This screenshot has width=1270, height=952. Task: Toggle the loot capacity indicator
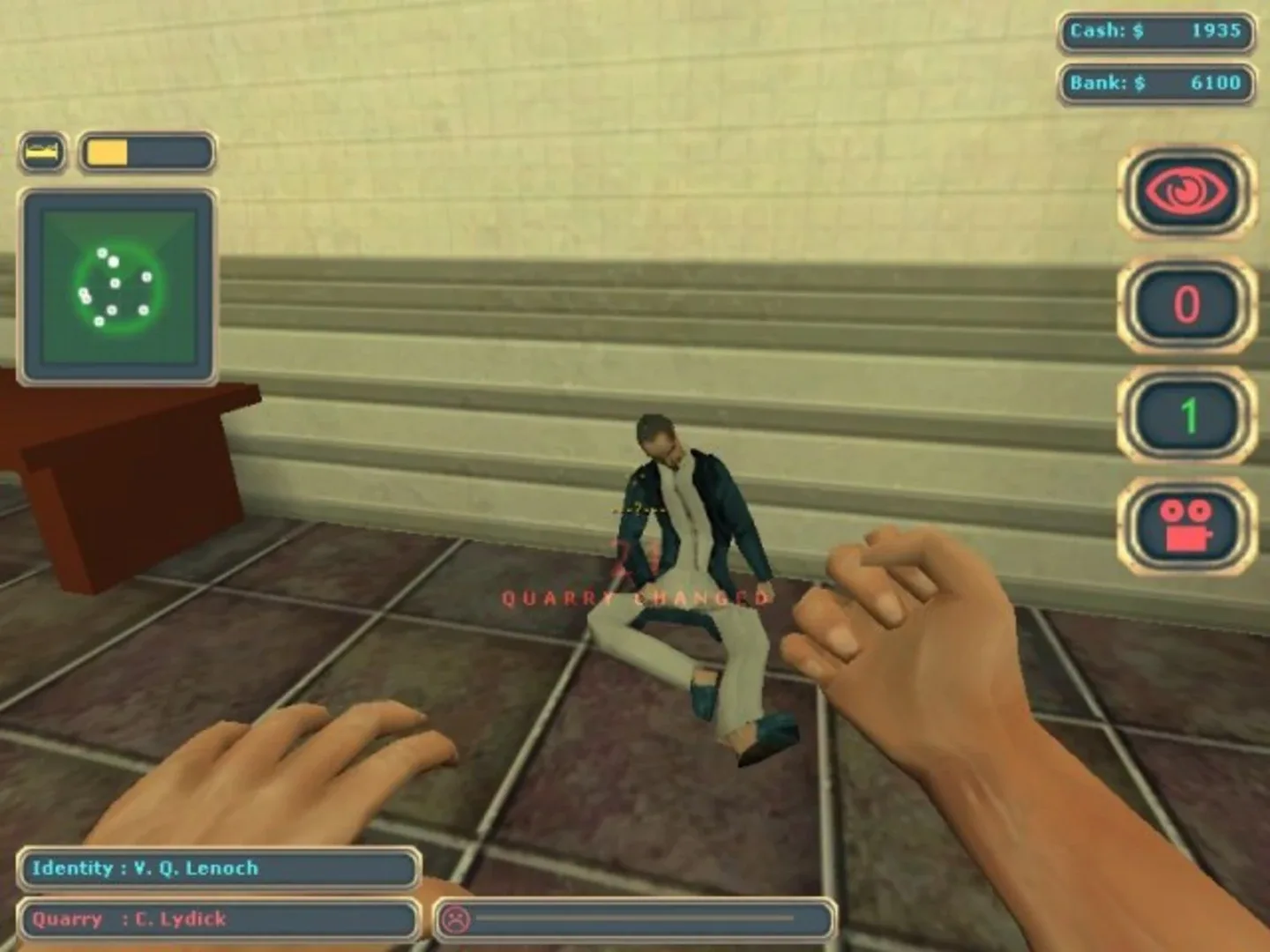coord(42,150)
